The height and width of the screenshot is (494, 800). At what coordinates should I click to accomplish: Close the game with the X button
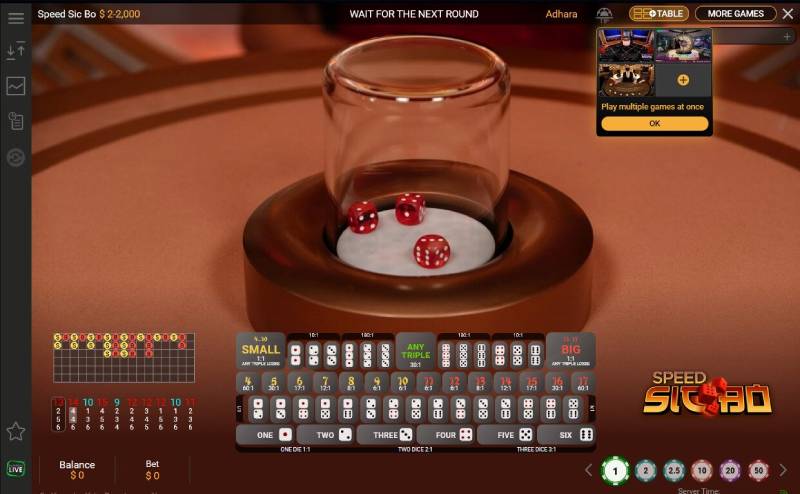[x=787, y=14]
